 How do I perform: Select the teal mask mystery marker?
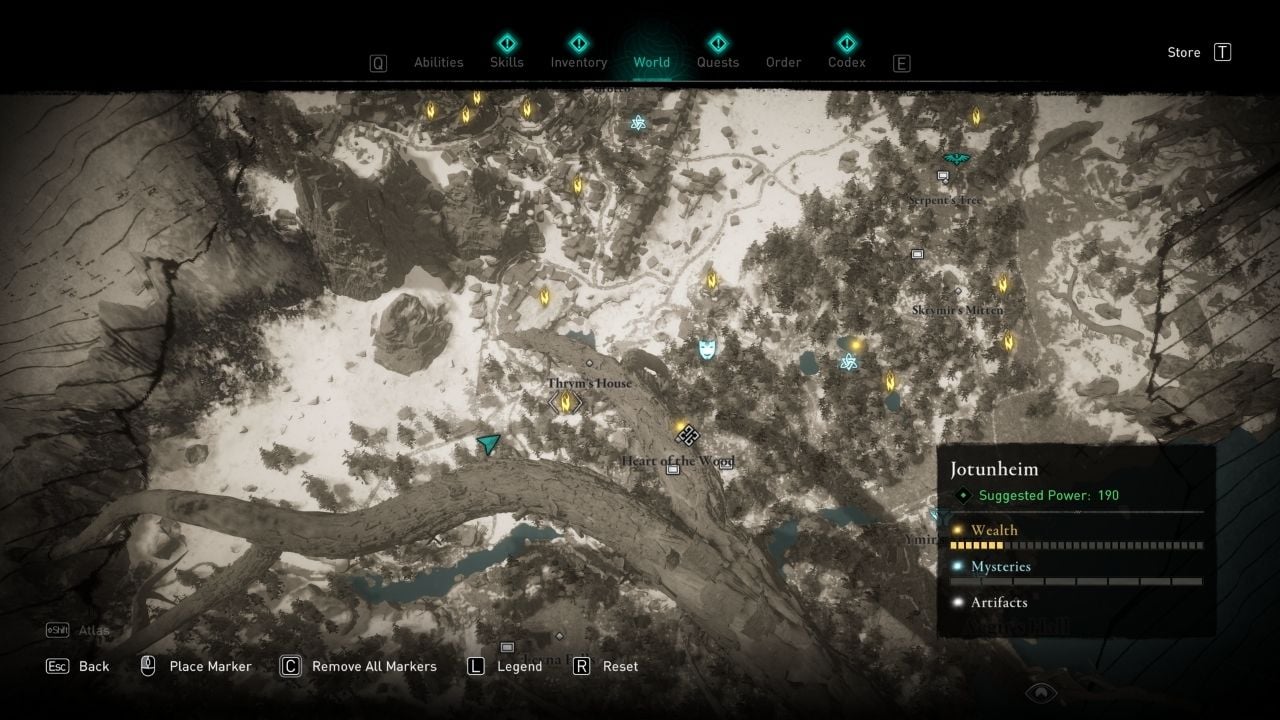coord(708,349)
